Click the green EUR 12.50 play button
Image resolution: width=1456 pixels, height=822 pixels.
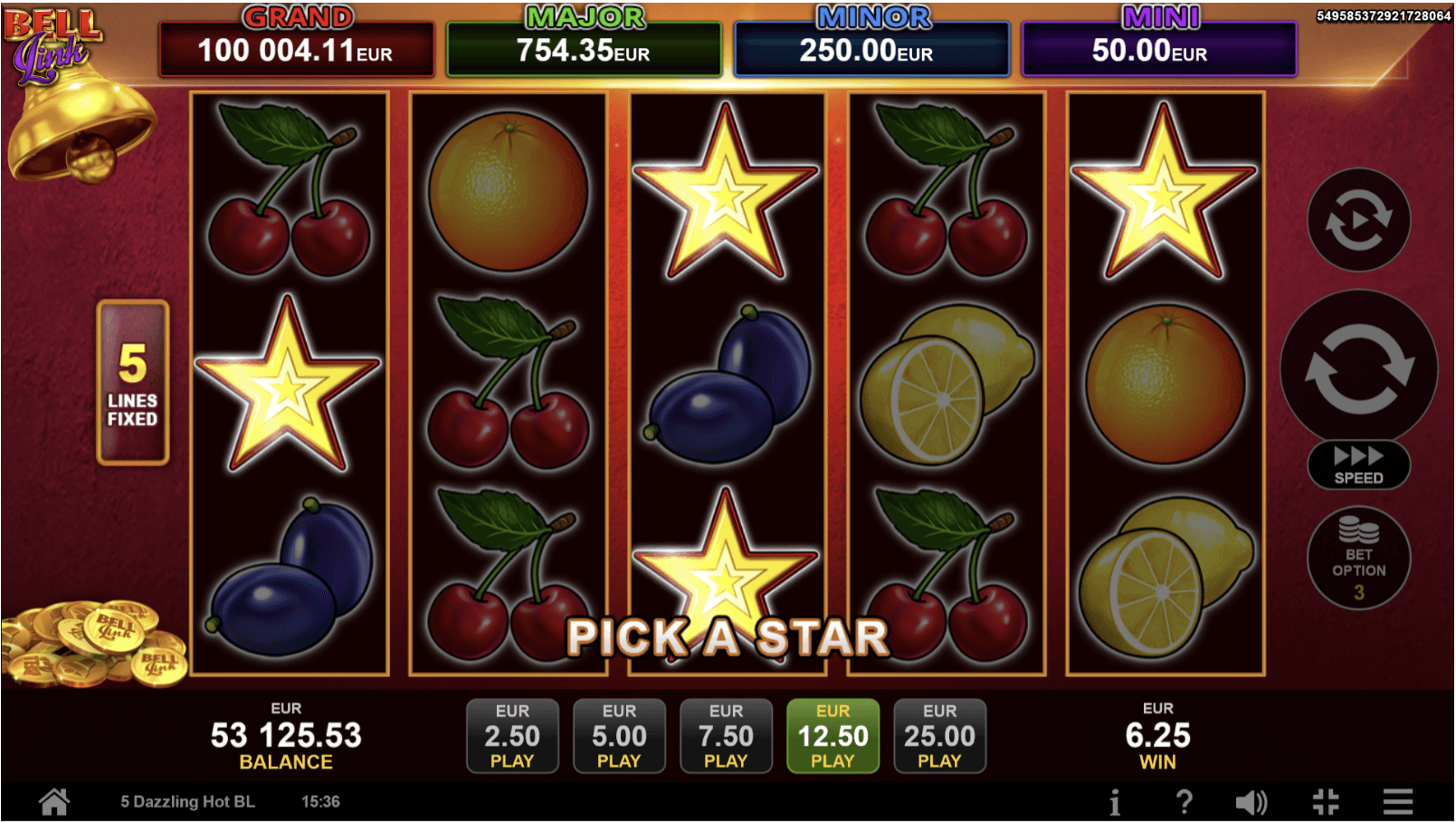tap(833, 735)
